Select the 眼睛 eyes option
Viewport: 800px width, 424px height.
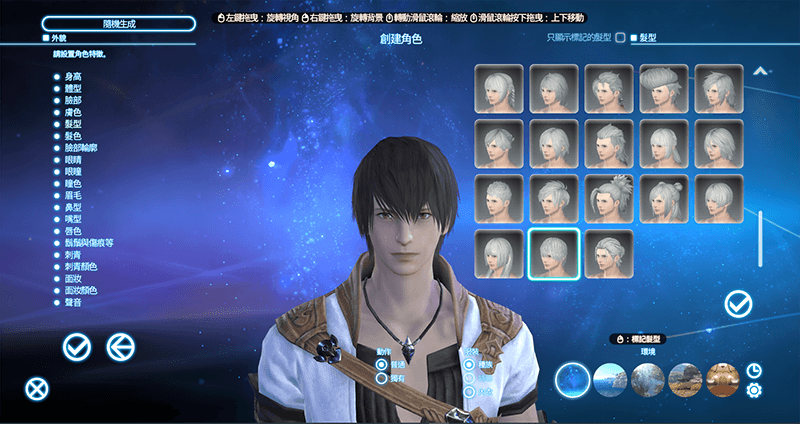pos(73,159)
